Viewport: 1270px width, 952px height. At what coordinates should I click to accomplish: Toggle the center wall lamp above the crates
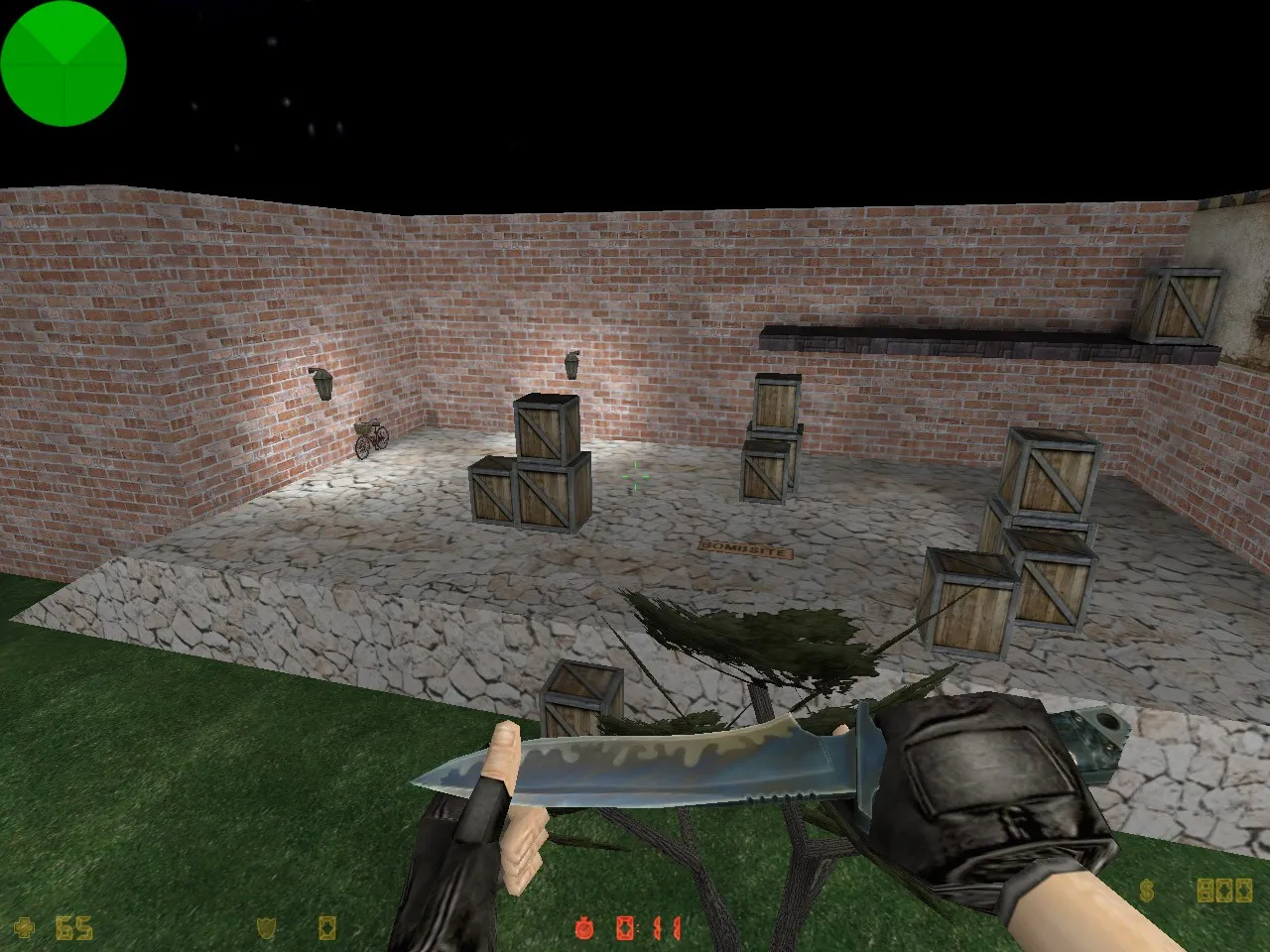coord(573,366)
